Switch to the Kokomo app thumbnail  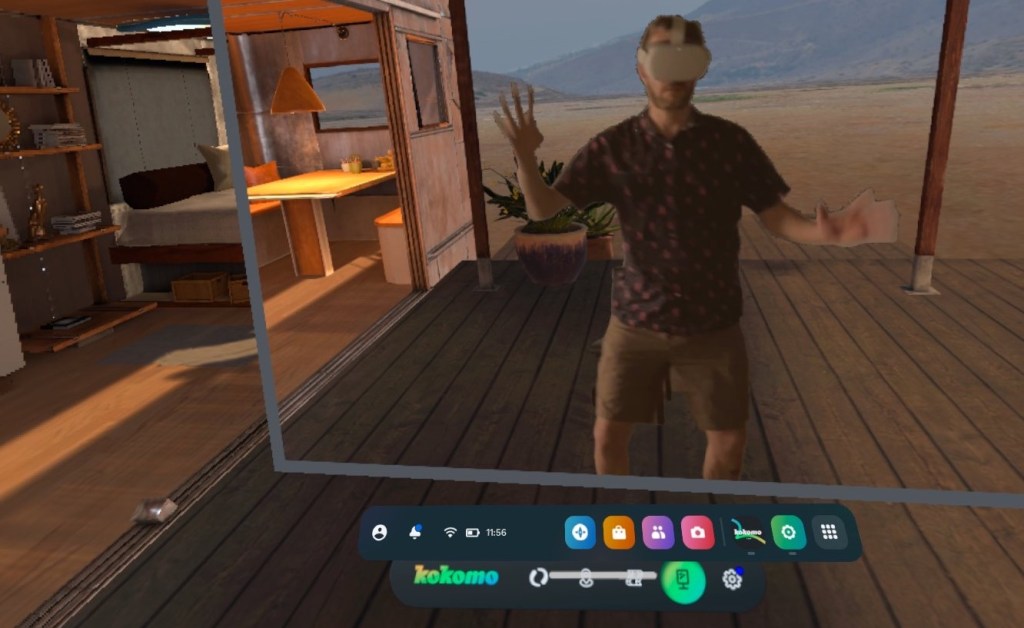[x=747, y=533]
